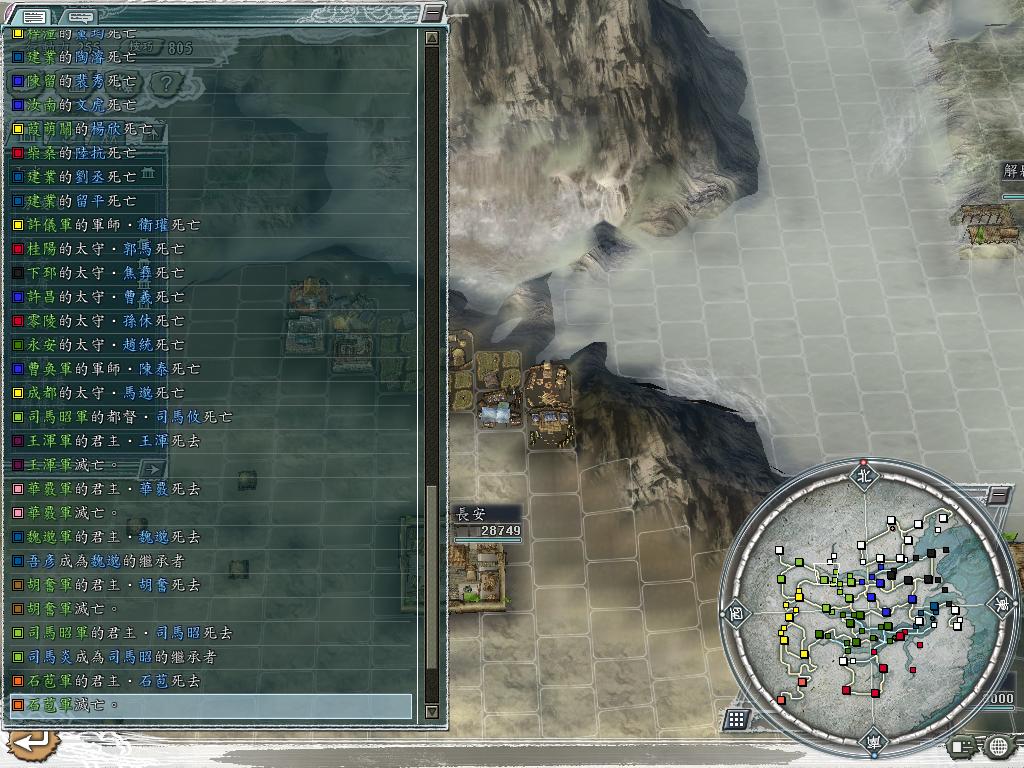Switch to the message log list tab
This screenshot has width=1024, height=768.
[35, 16]
